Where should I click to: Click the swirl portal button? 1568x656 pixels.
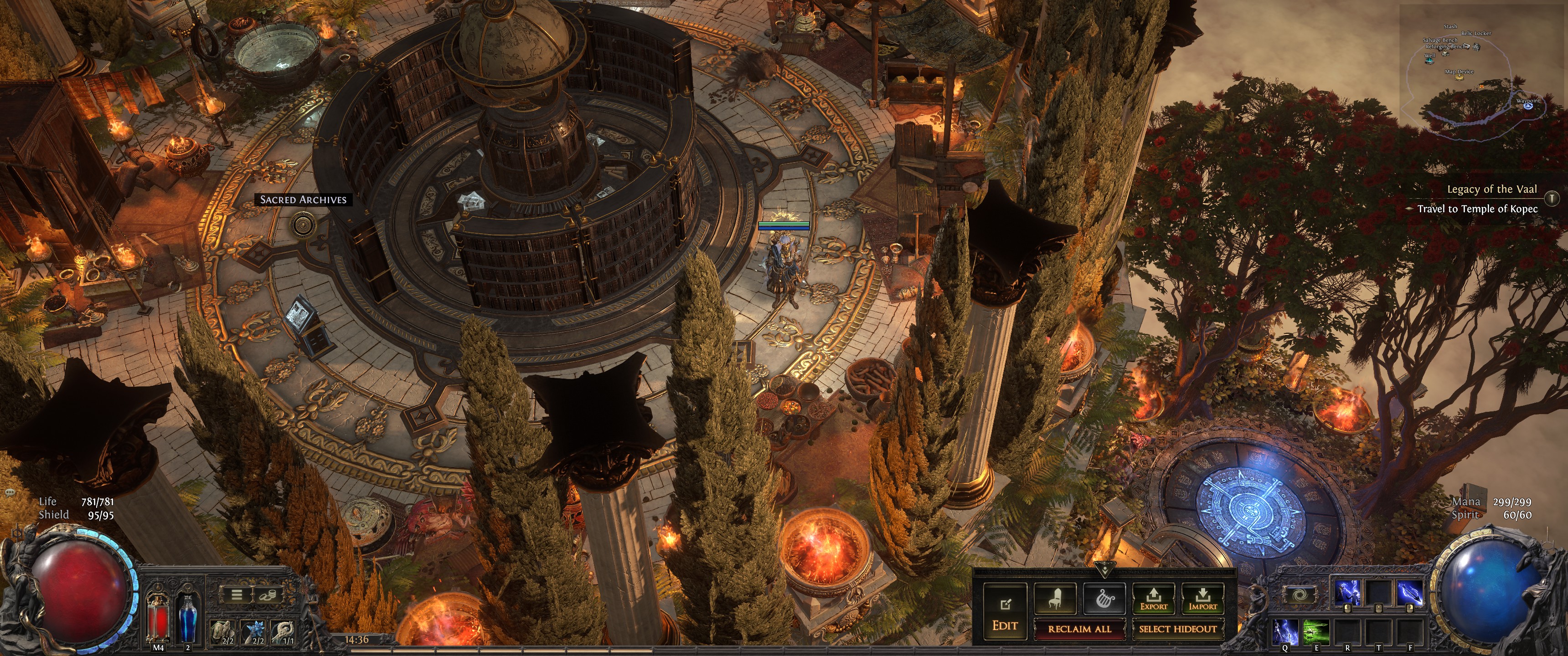[1299, 594]
